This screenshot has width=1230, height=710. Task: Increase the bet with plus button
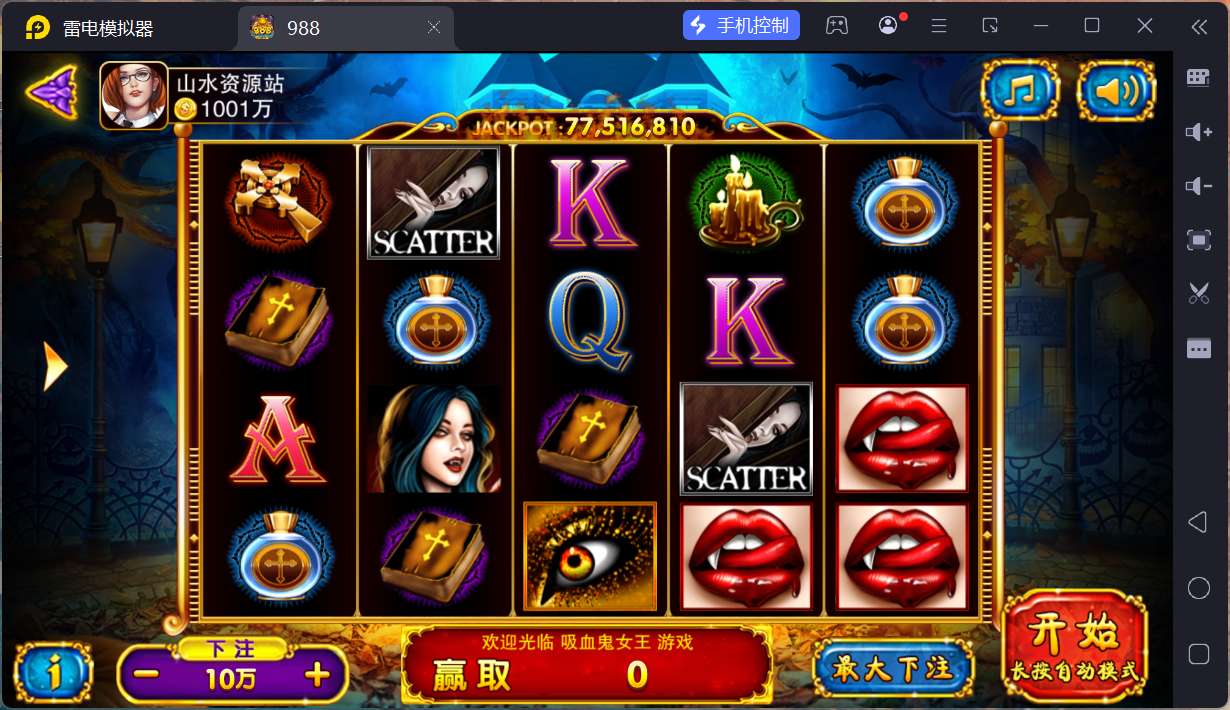(x=317, y=675)
